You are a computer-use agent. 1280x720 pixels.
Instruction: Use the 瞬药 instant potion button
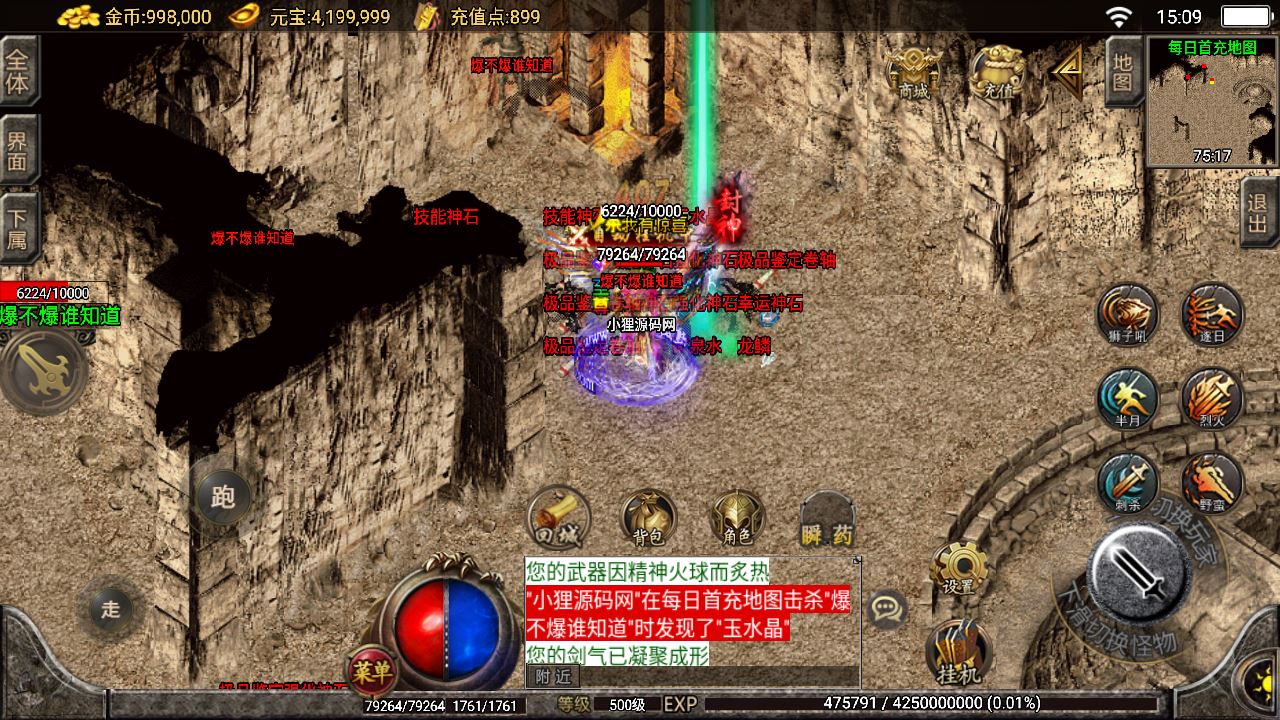827,520
